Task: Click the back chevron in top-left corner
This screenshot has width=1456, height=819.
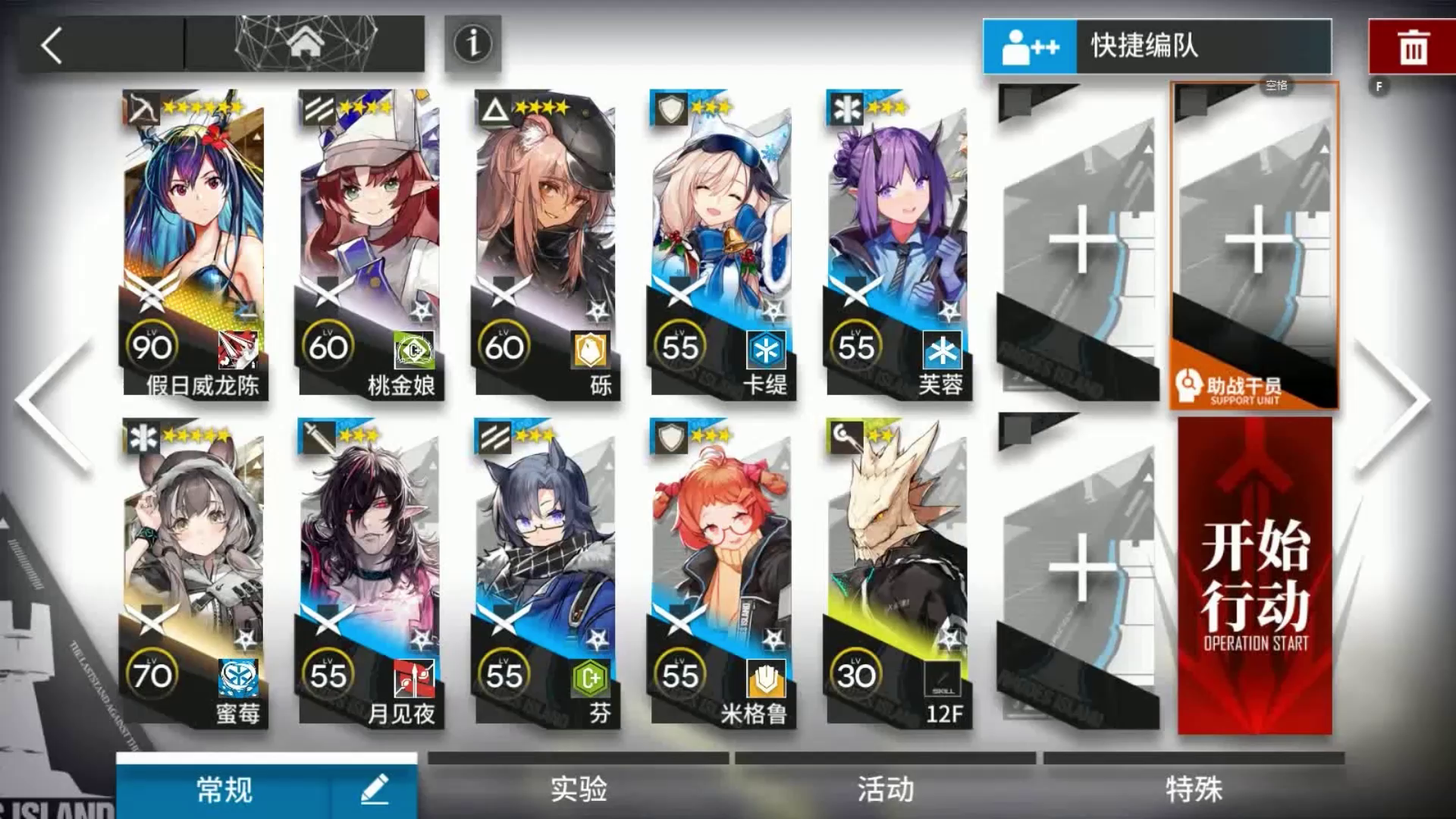Action: [49, 45]
